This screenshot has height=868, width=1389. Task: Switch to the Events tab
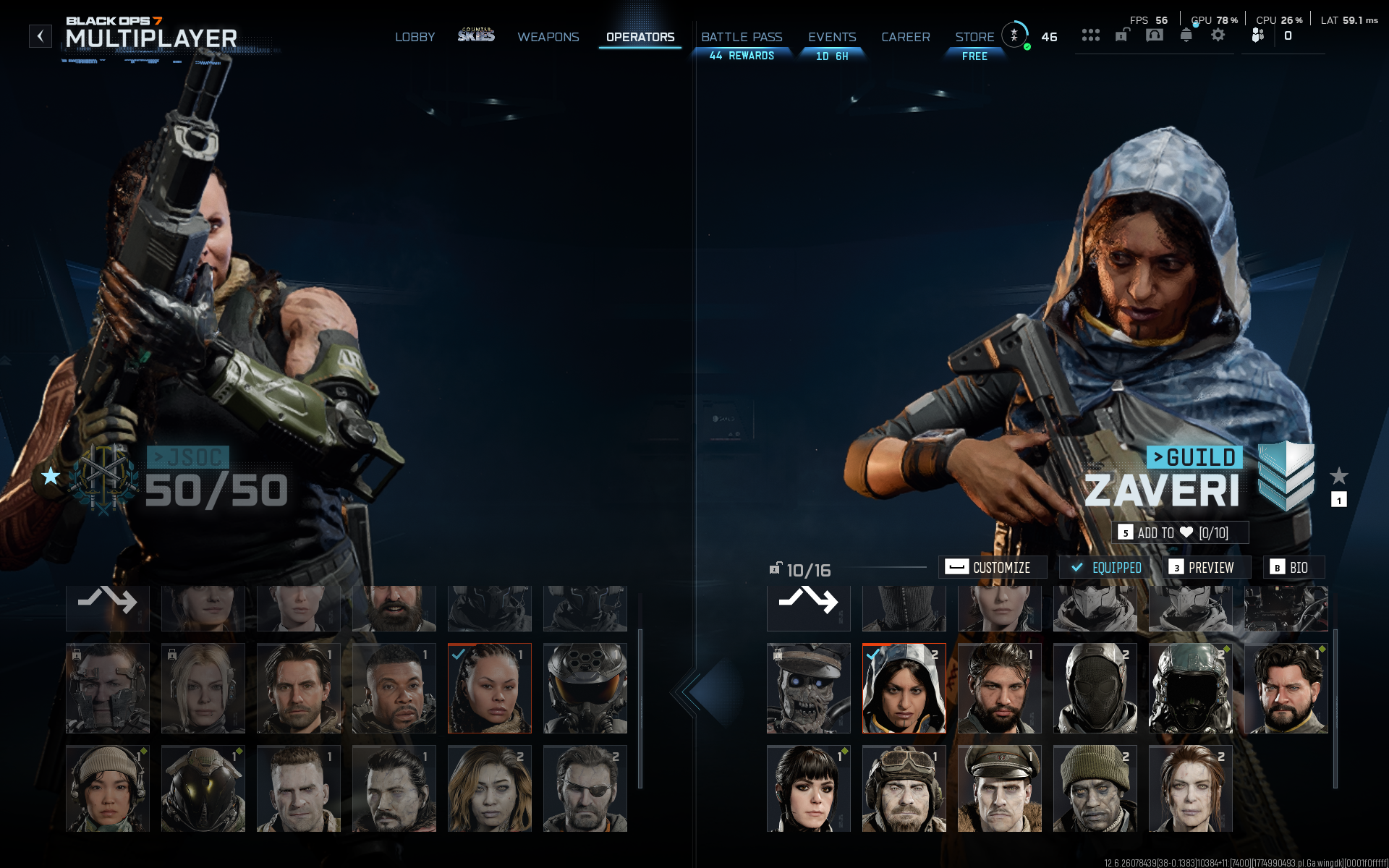pyautogui.click(x=832, y=37)
